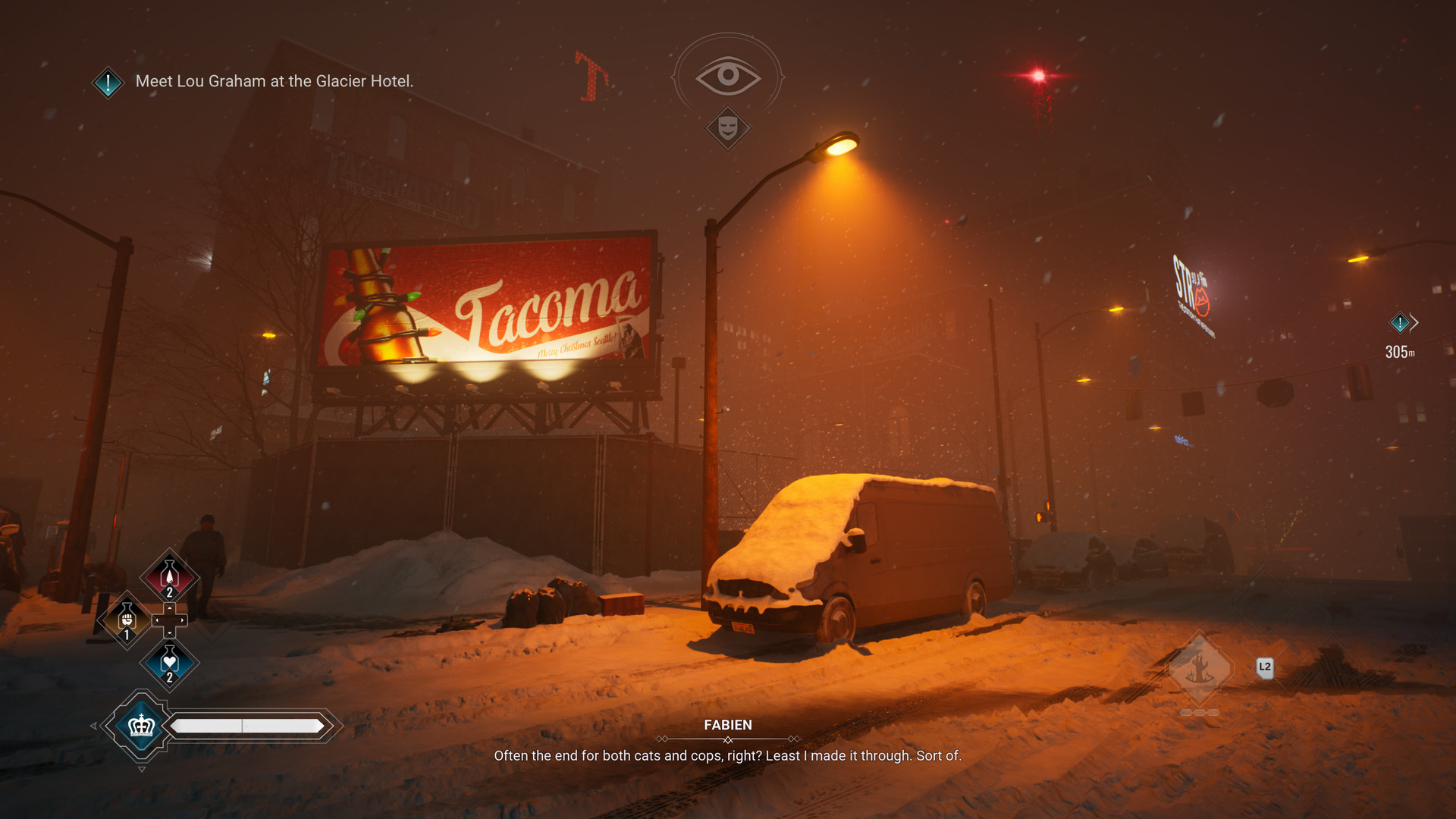
Task: Activate the faded clawed hand ability icon
Action: 1200,669
